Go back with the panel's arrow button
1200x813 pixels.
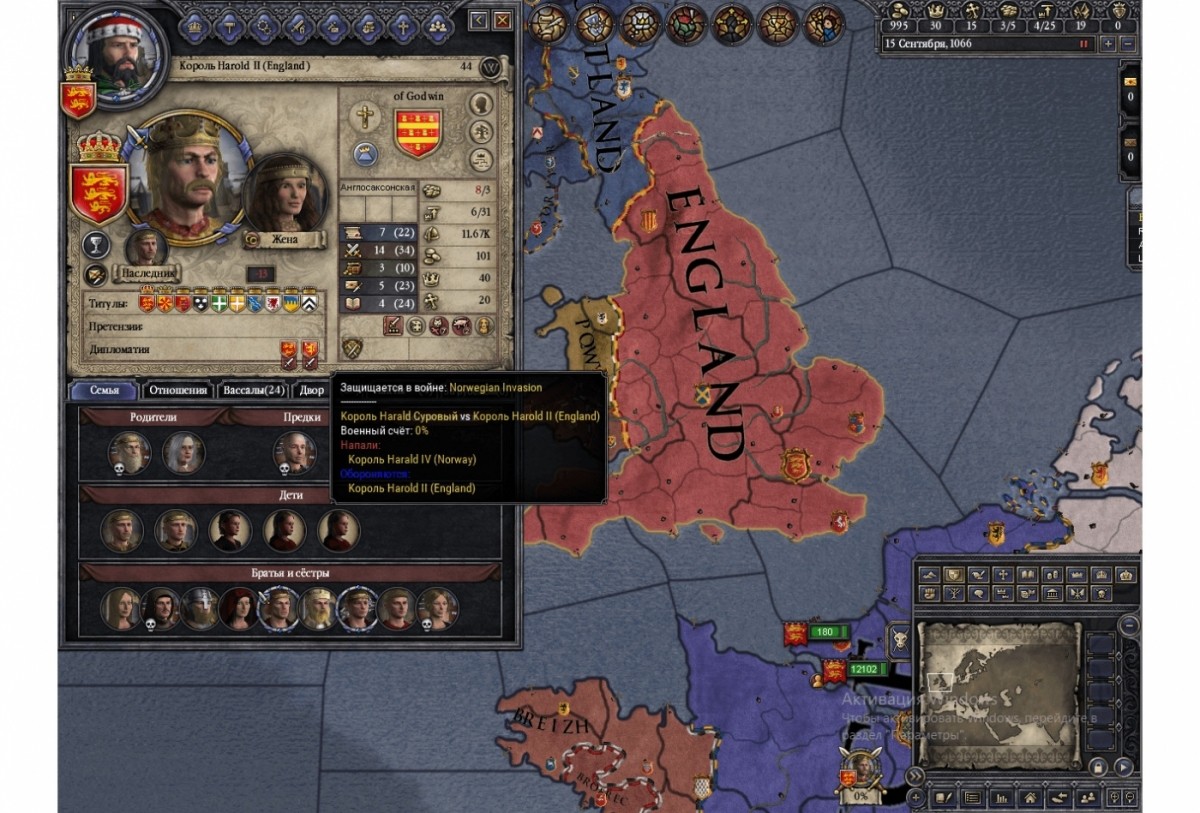[x=478, y=20]
